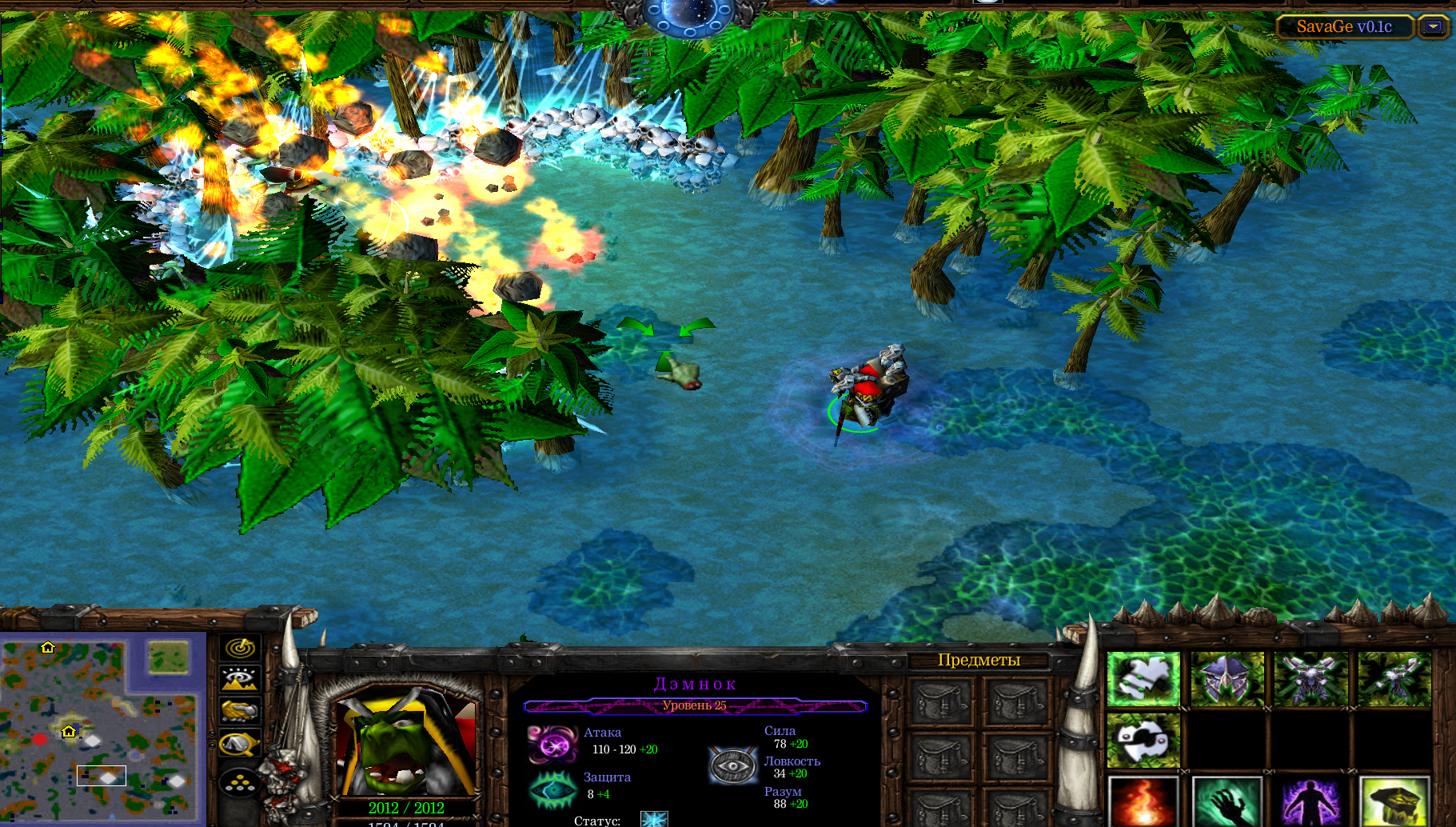This screenshot has width=1456, height=827.
Task: Click the status buff icon
Action: pyautogui.click(x=654, y=819)
